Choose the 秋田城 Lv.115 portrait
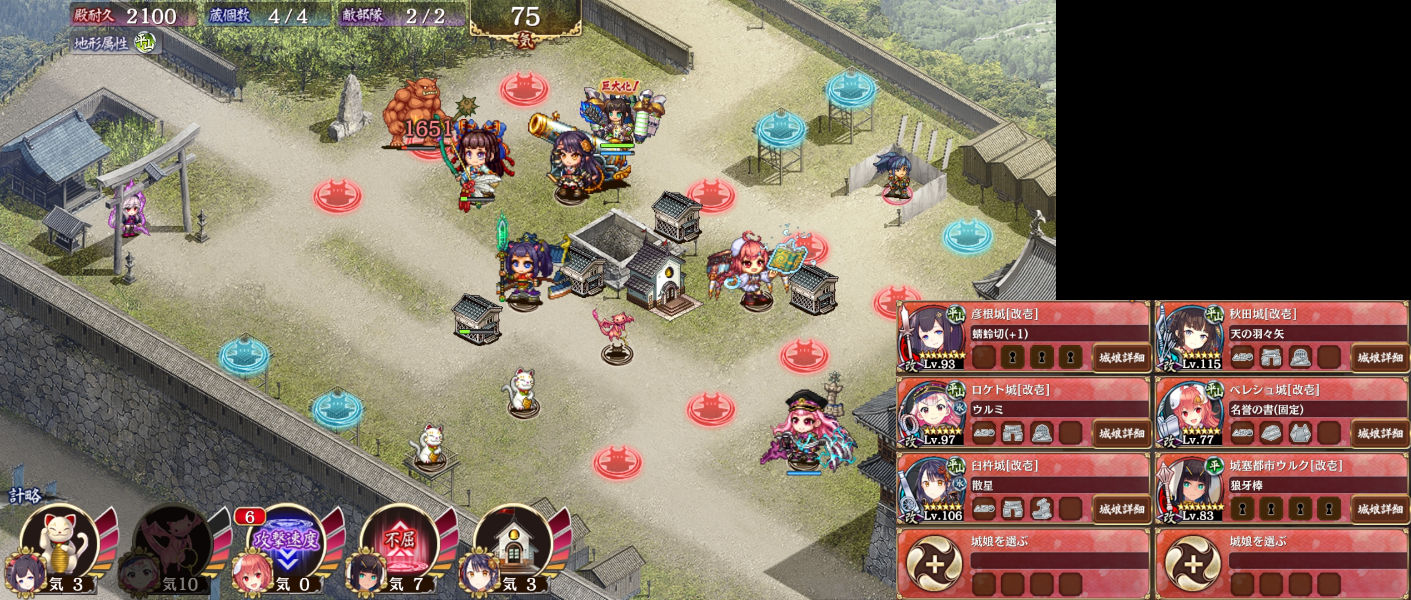Screen dimensions: 1411x600 point(1193,335)
